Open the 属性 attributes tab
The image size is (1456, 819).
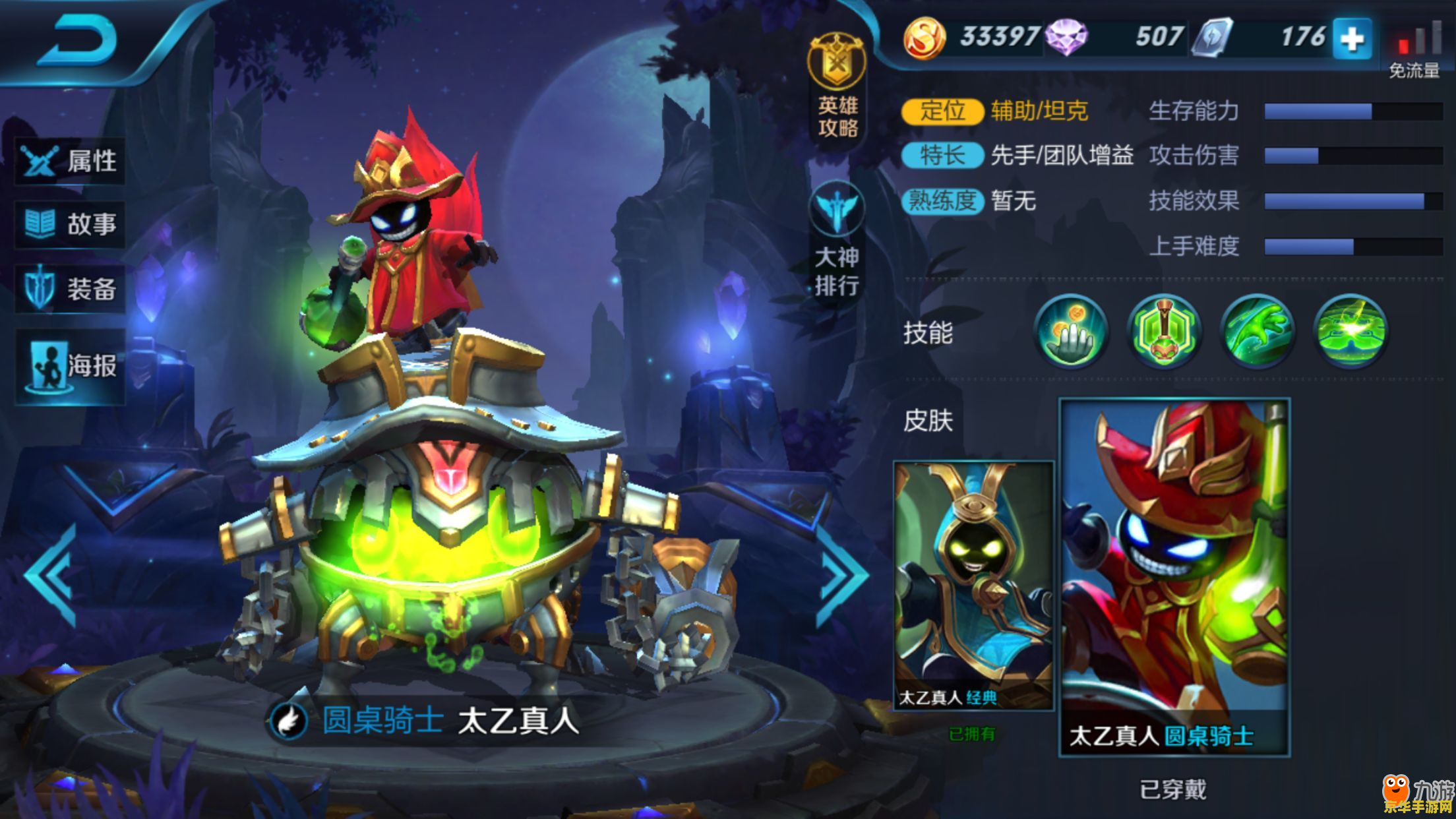[70, 160]
